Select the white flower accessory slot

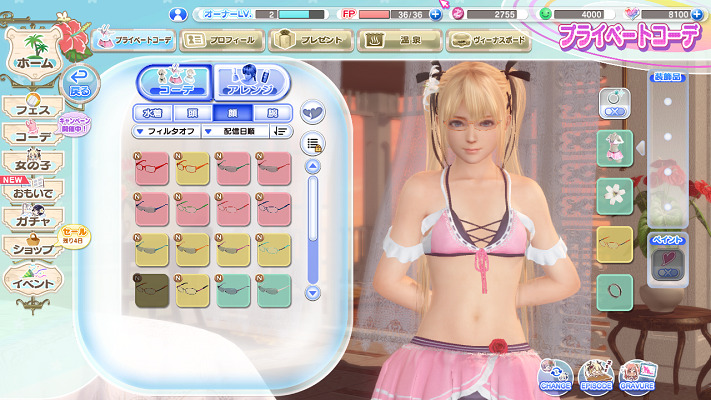pyautogui.click(x=614, y=193)
